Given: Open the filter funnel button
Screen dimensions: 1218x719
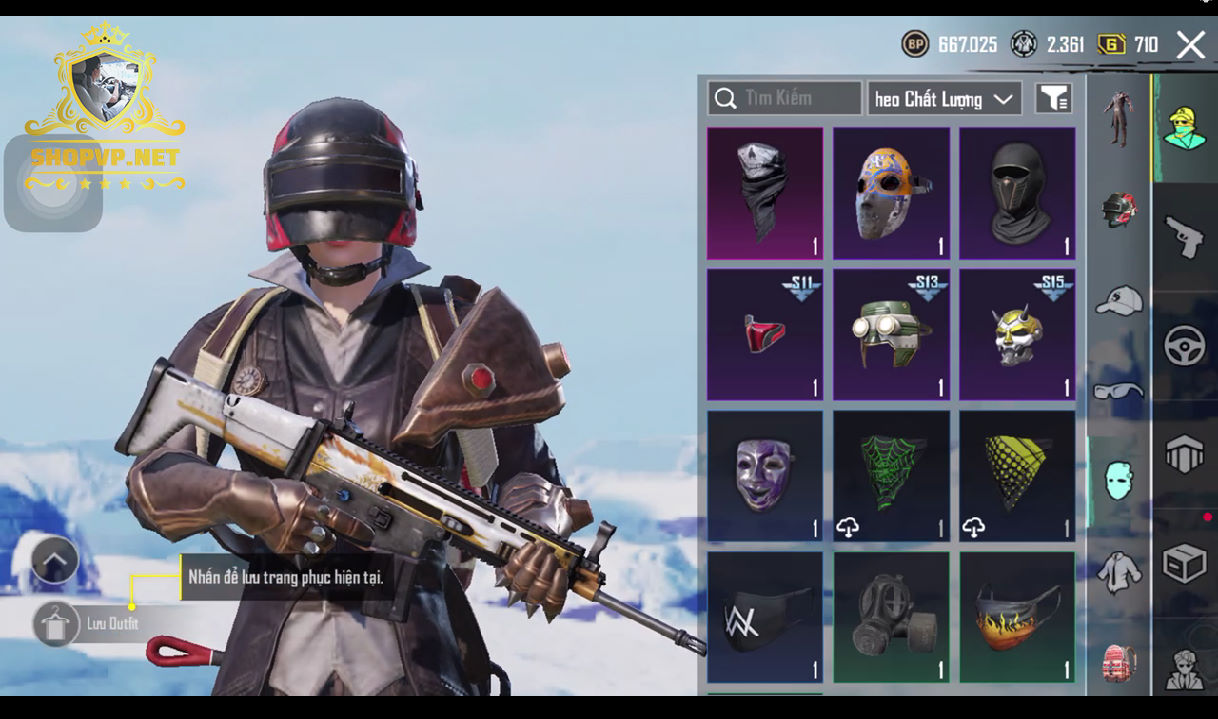Looking at the screenshot, I should 1053,98.
